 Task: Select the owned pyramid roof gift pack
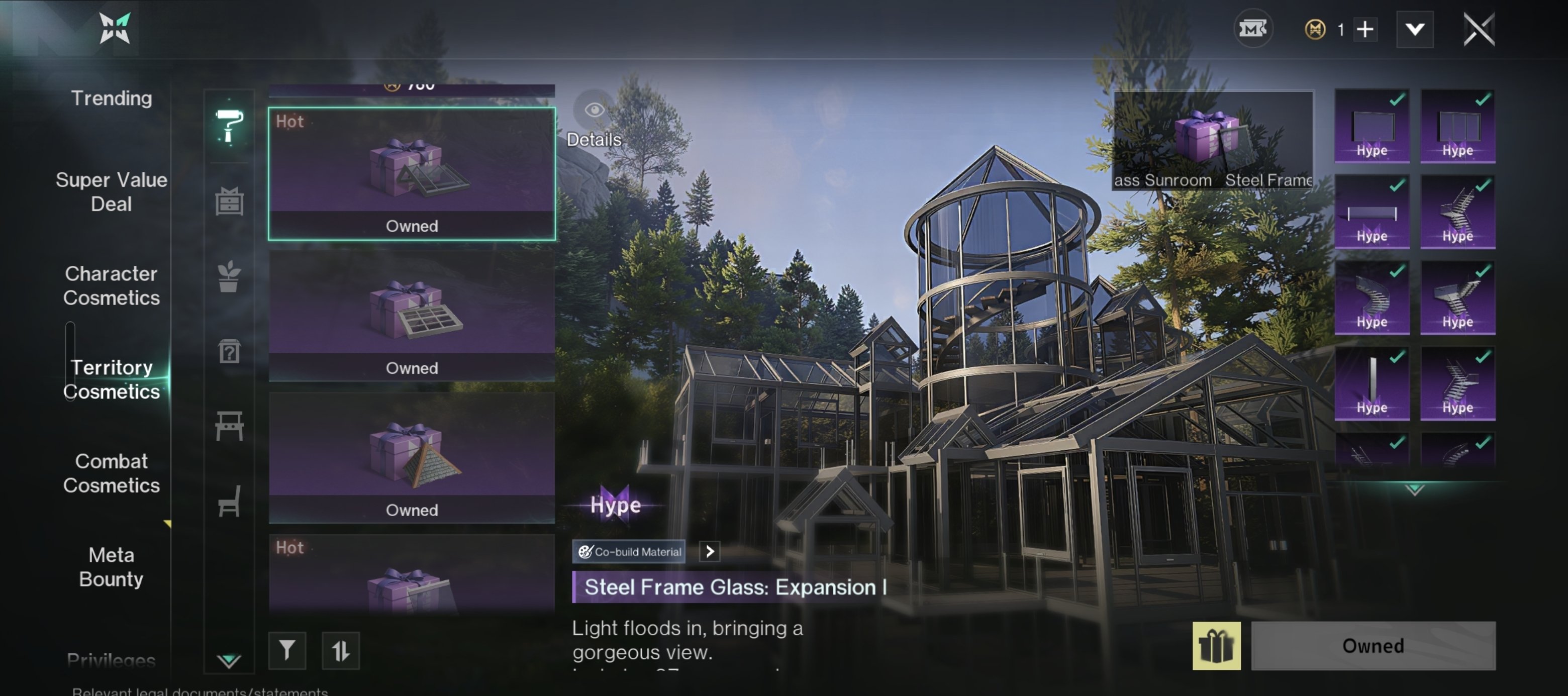click(412, 457)
